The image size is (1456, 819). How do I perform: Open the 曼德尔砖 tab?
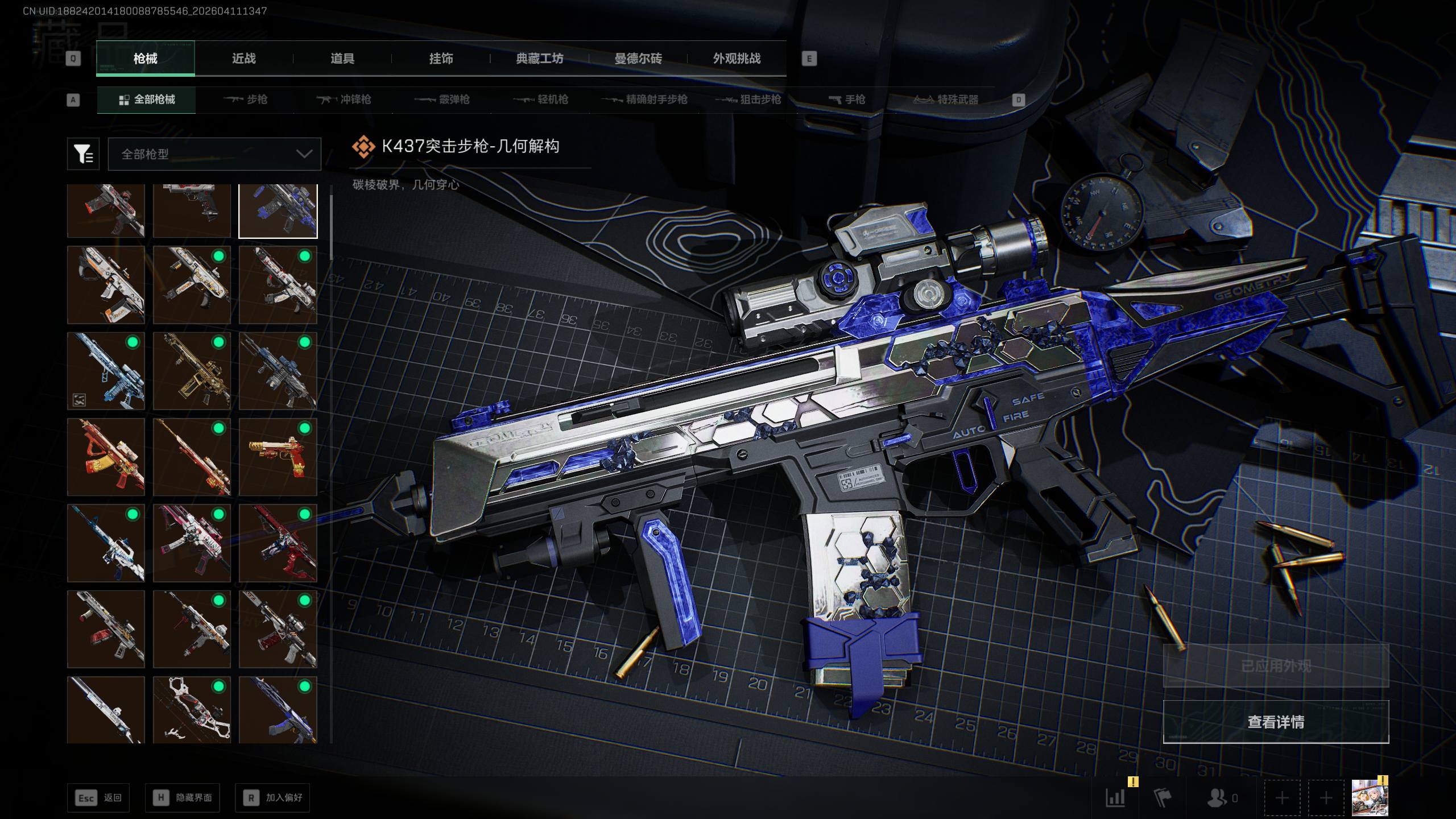coord(638,59)
